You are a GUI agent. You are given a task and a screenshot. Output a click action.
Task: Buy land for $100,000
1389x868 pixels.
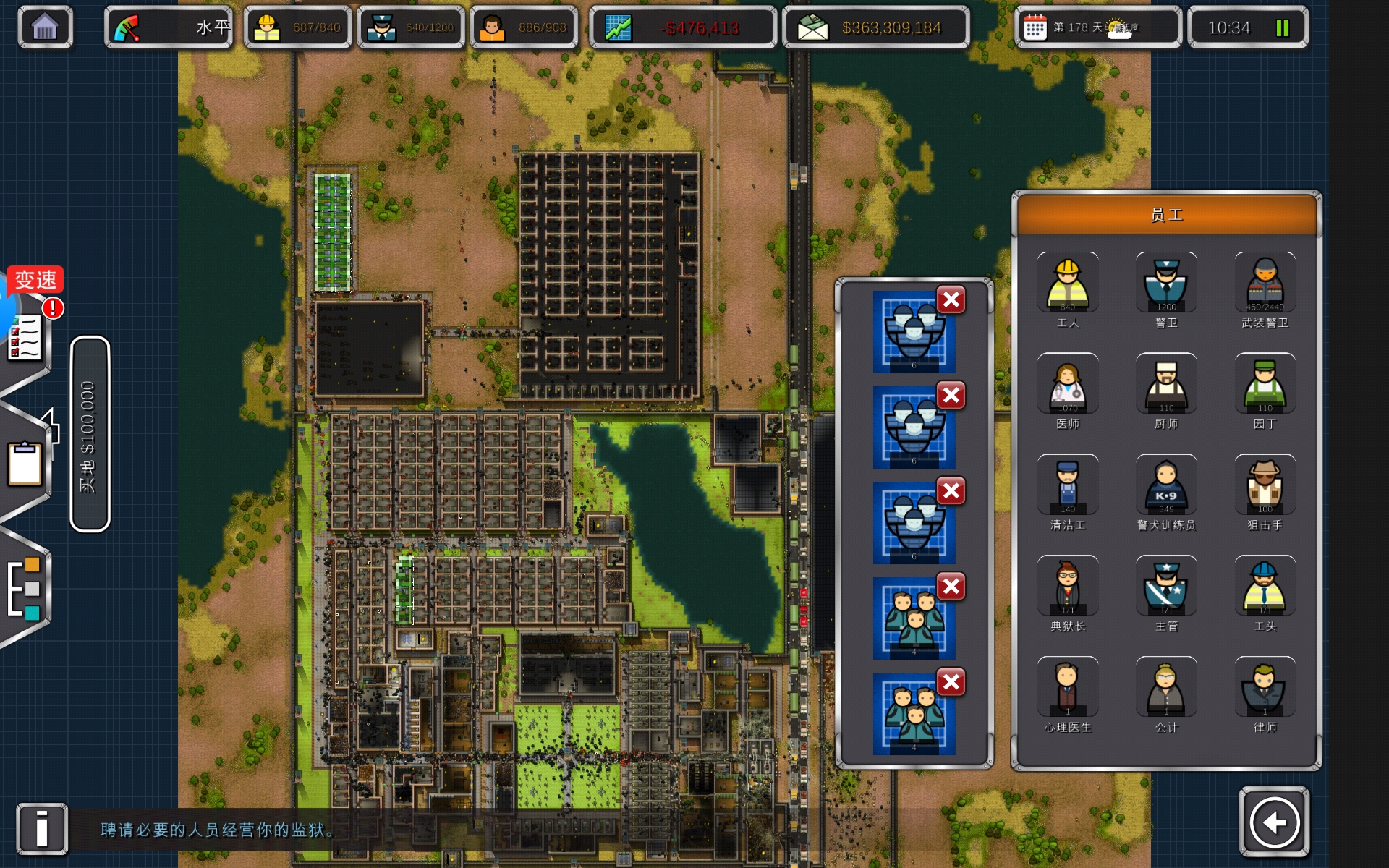click(x=90, y=435)
